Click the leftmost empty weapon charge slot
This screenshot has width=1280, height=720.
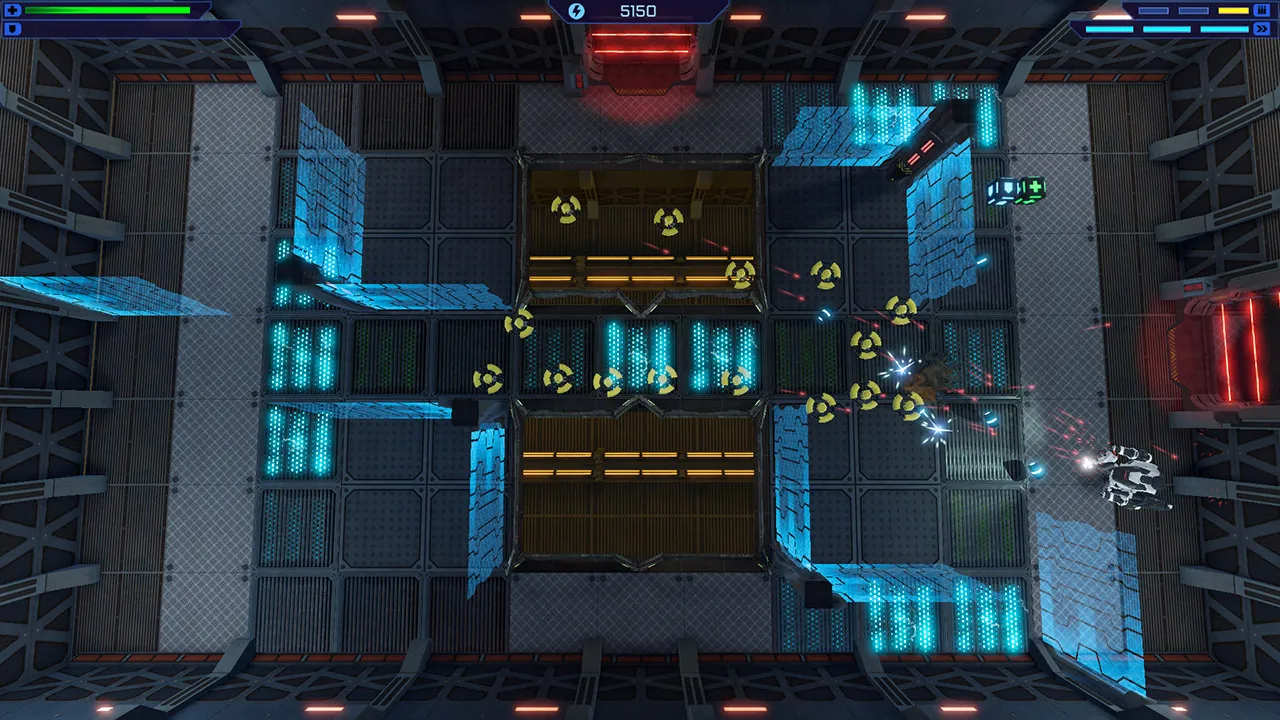coord(1153,10)
